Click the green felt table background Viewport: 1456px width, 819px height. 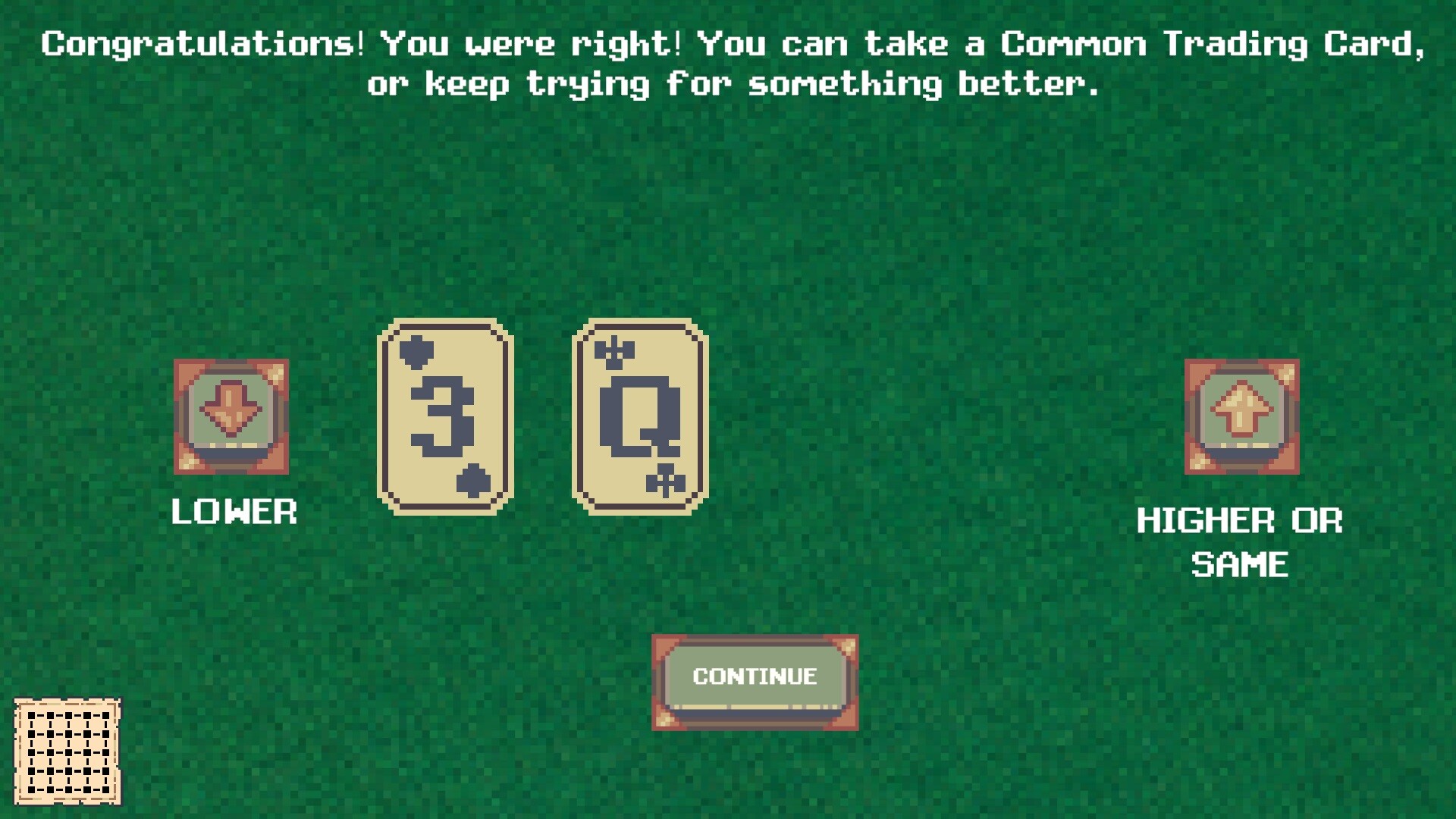[910, 227]
